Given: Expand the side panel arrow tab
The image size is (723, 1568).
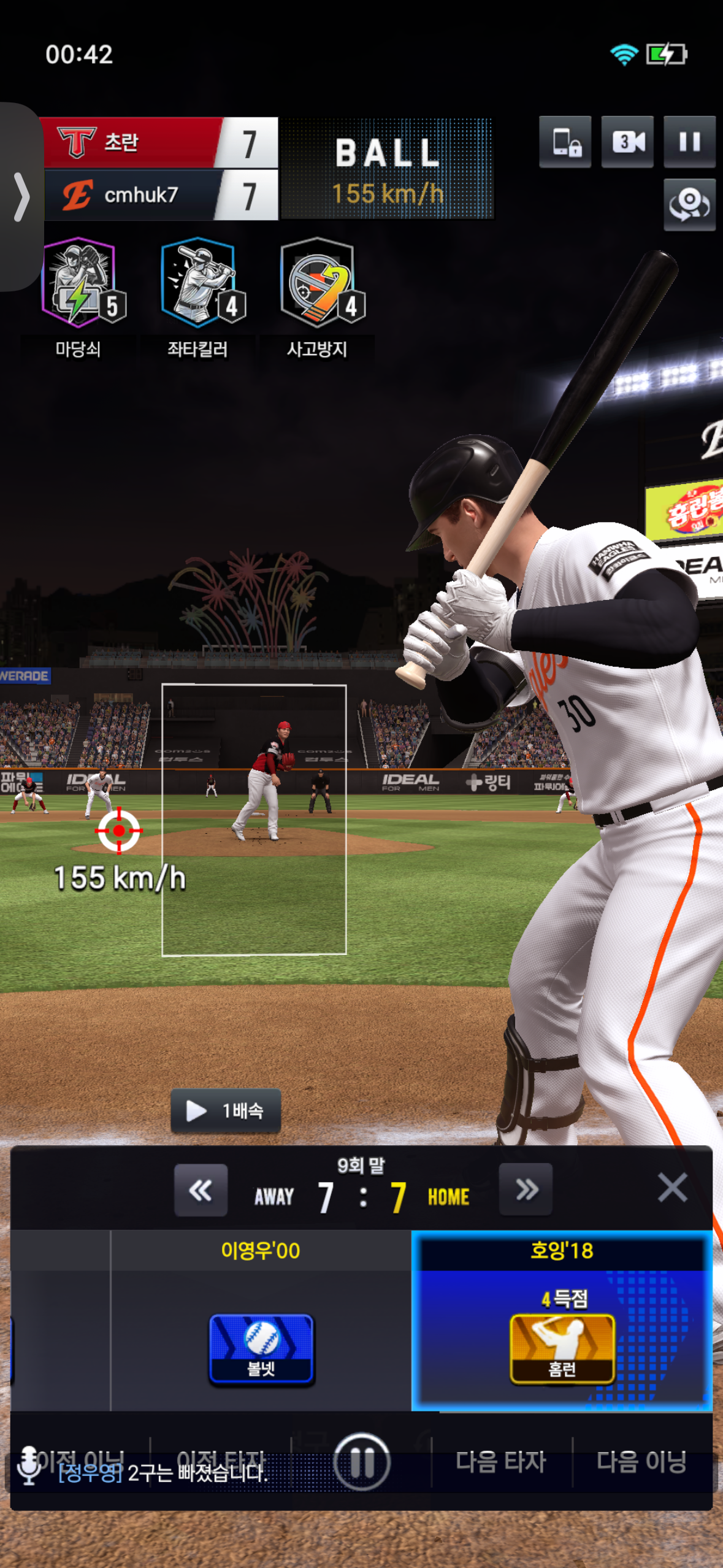Looking at the screenshot, I should 21,197.
